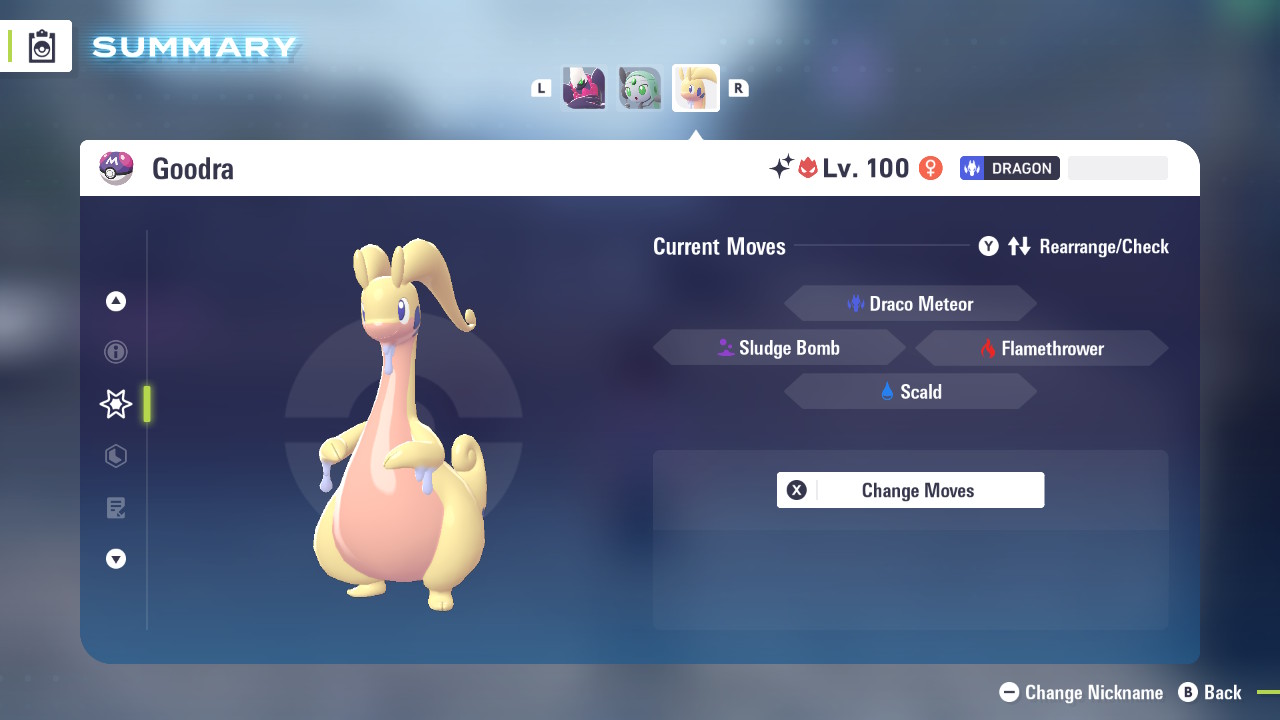
Task: Select Meloetta's summary thumbnail
Action: (x=640, y=87)
